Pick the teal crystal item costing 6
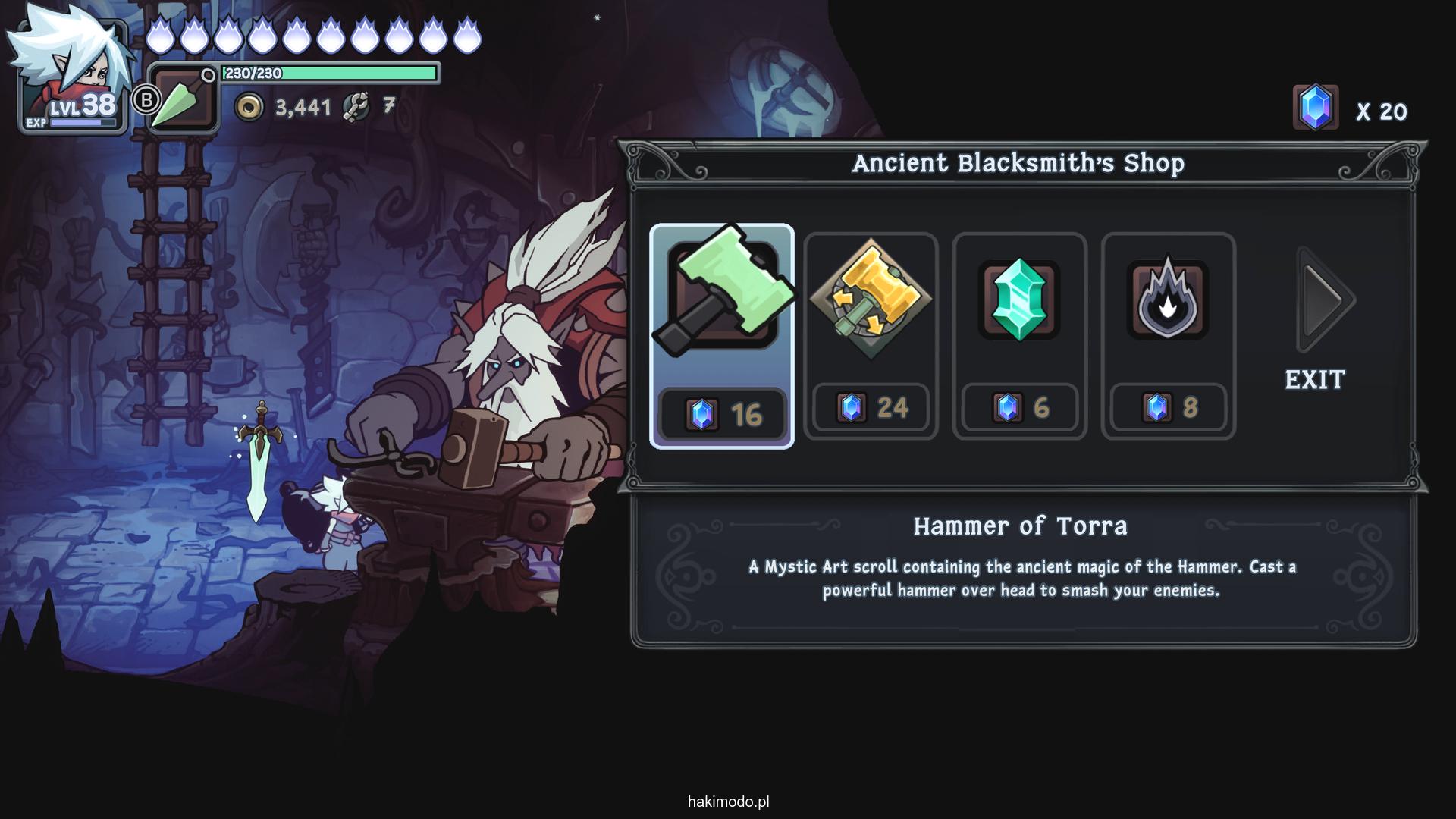1456x819 pixels. 1019,336
